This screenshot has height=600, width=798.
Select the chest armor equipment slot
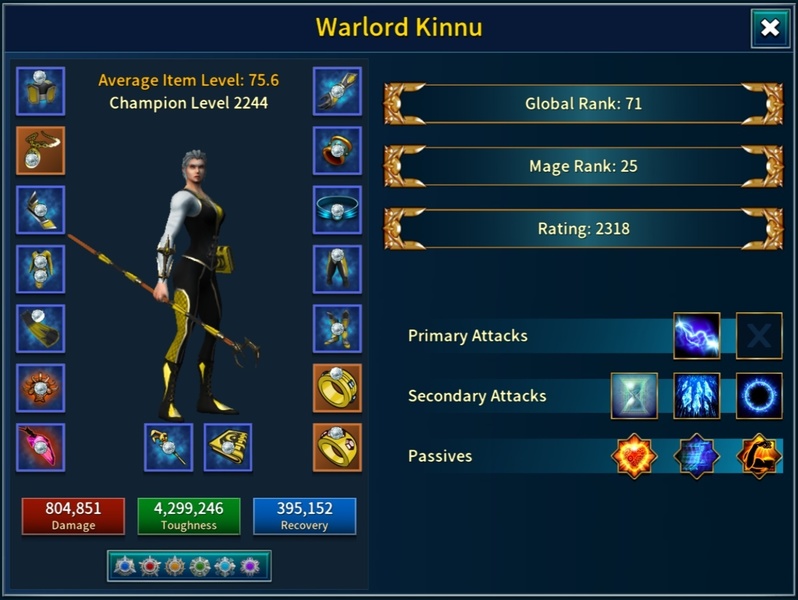[41, 270]
